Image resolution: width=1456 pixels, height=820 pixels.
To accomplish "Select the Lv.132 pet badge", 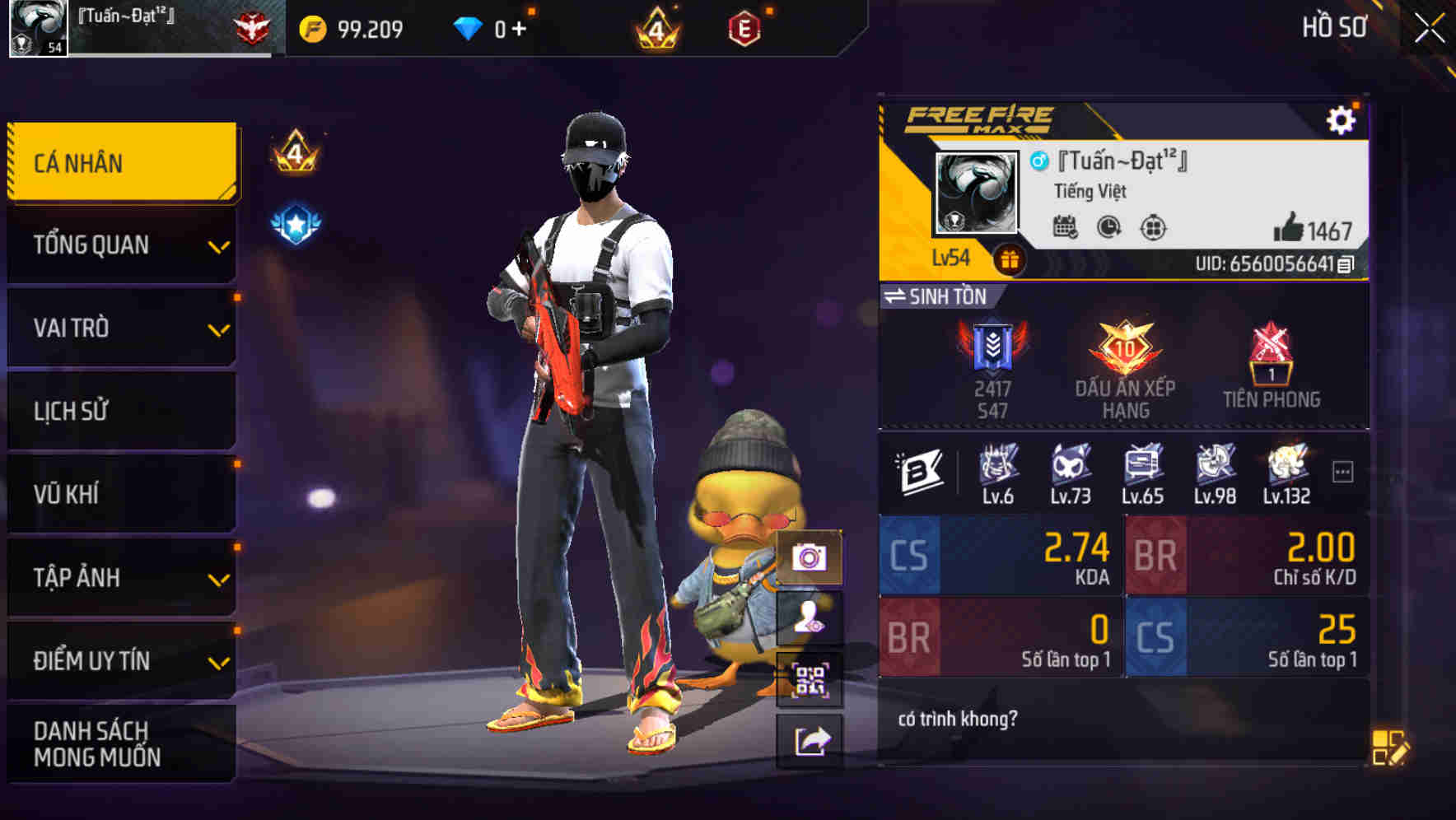I will point(1288,468).
